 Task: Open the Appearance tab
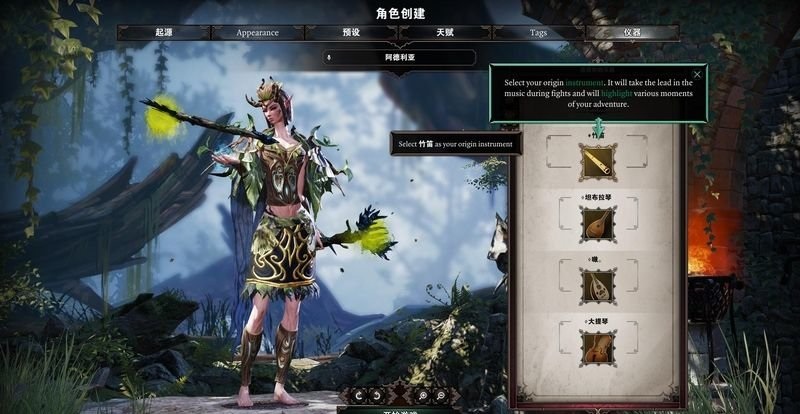257,32
